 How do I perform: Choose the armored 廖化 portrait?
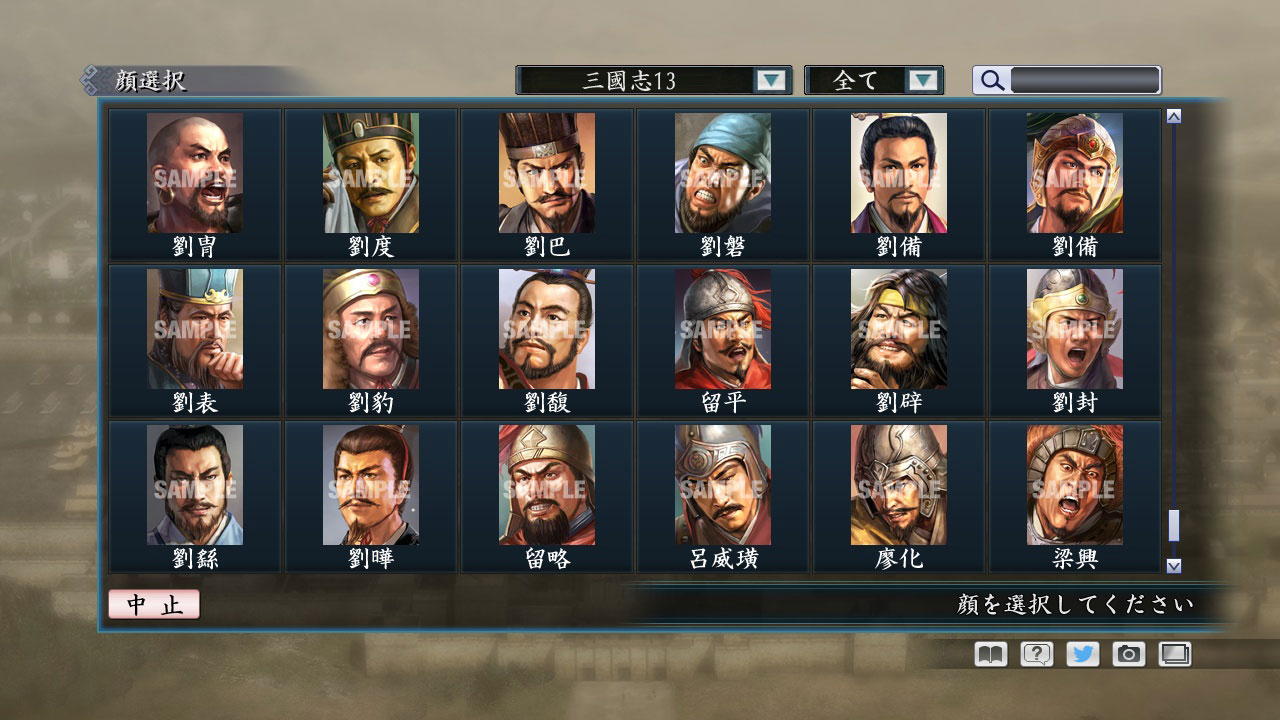[x=896, y=484]
